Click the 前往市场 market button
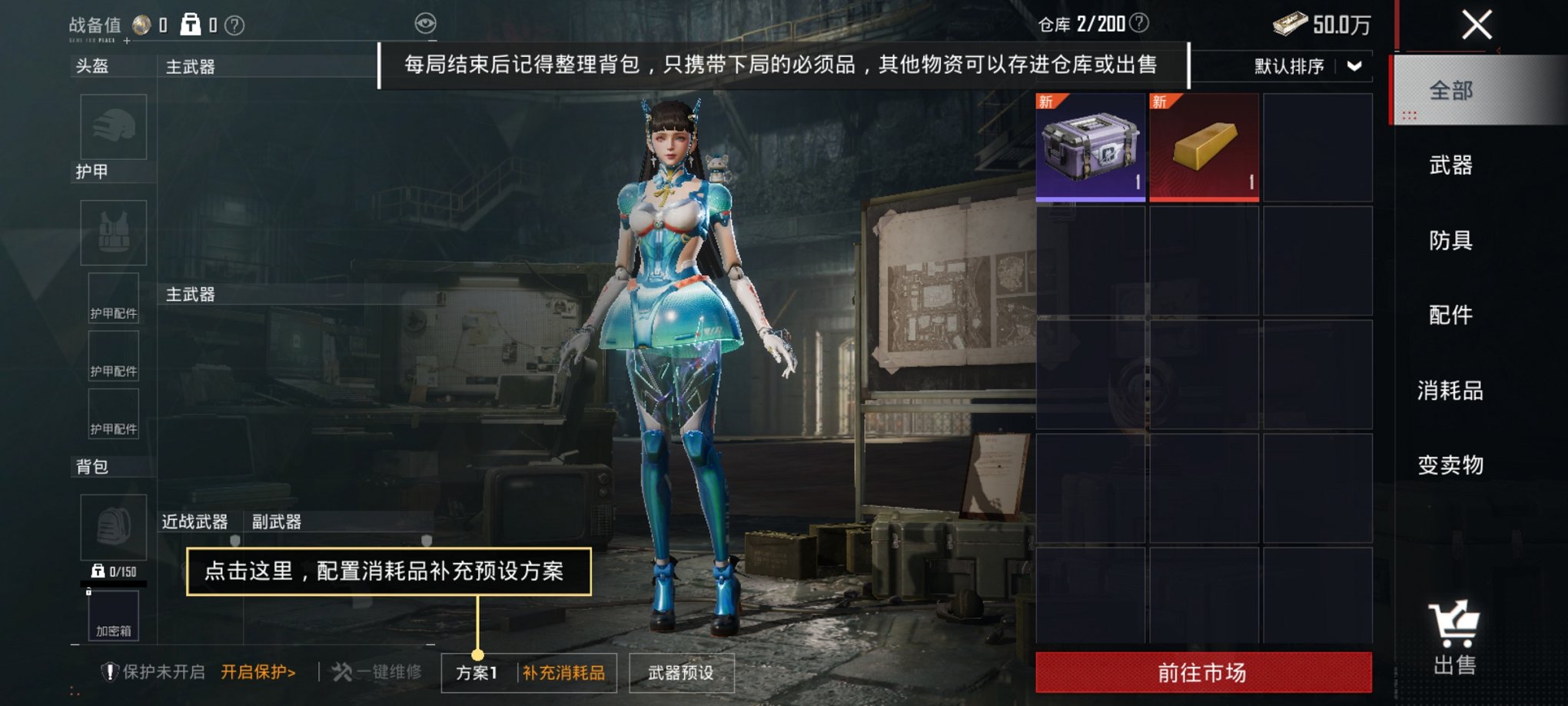The image size is (1568, 706). tap(1204, 671)
